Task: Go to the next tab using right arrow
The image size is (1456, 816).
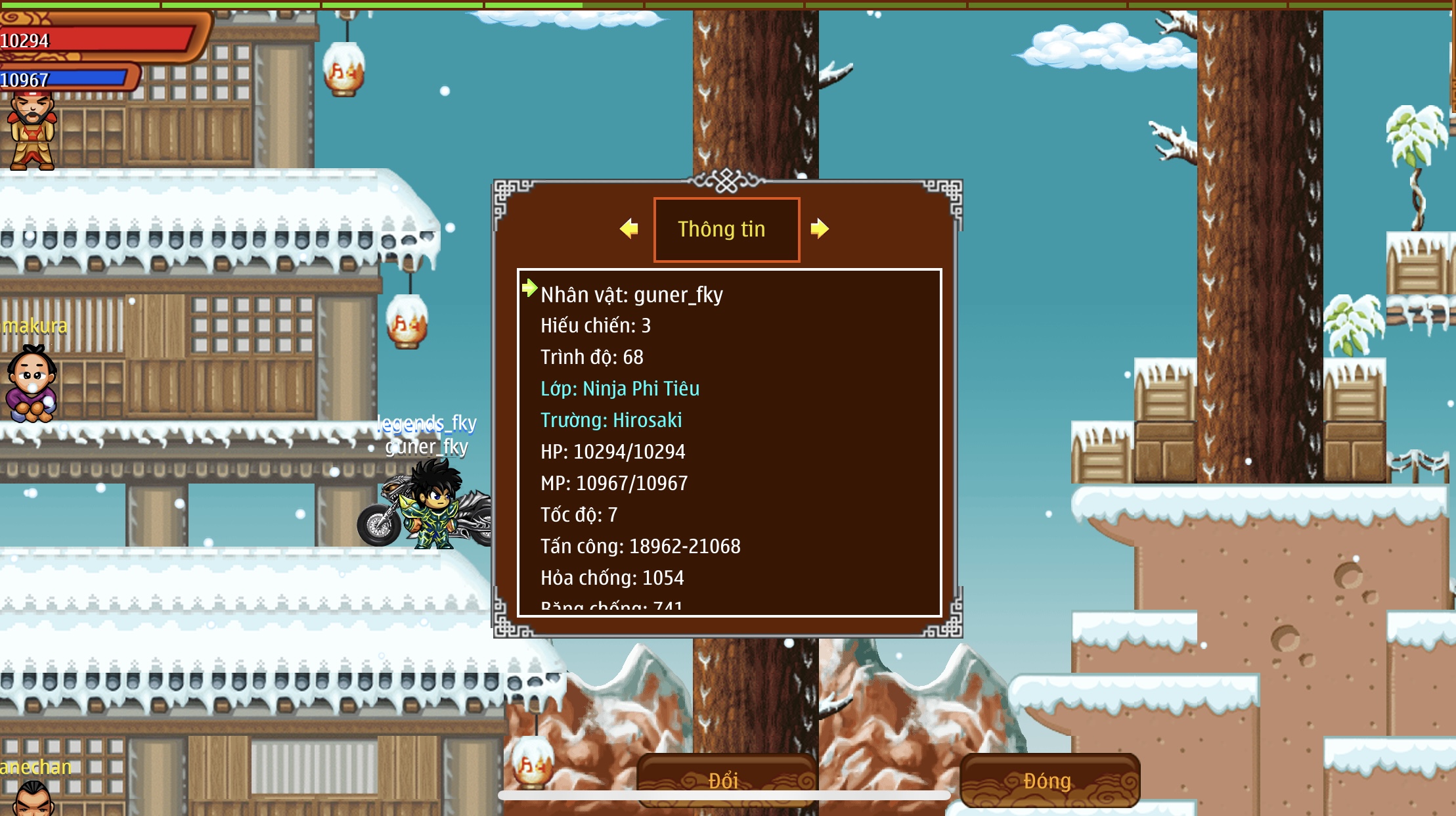Action: (819, 229)
